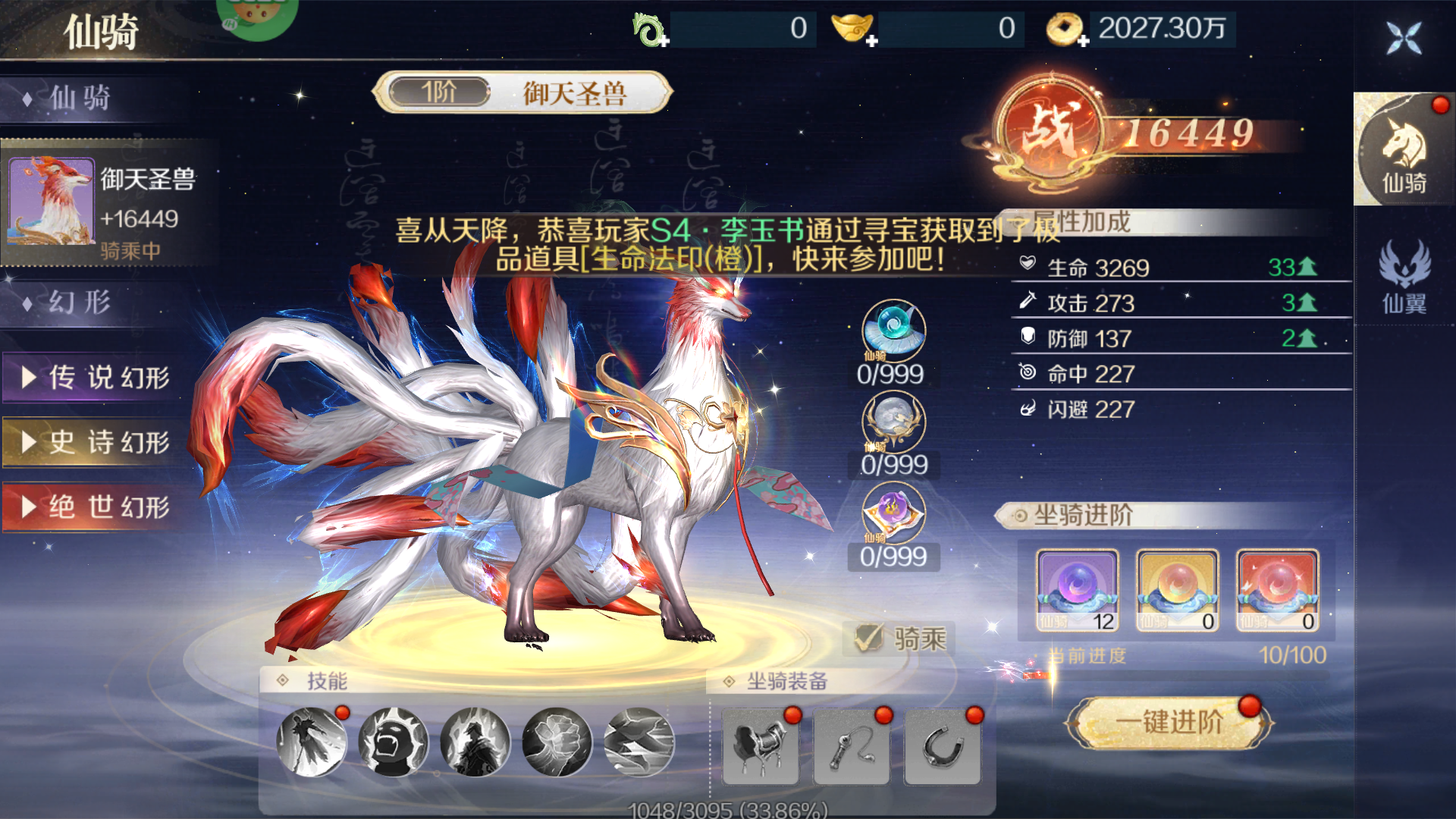This screenshot has width=1456, height=819.
Task: Select the saddle equipment slot
Action: click(x=761, y=747)
